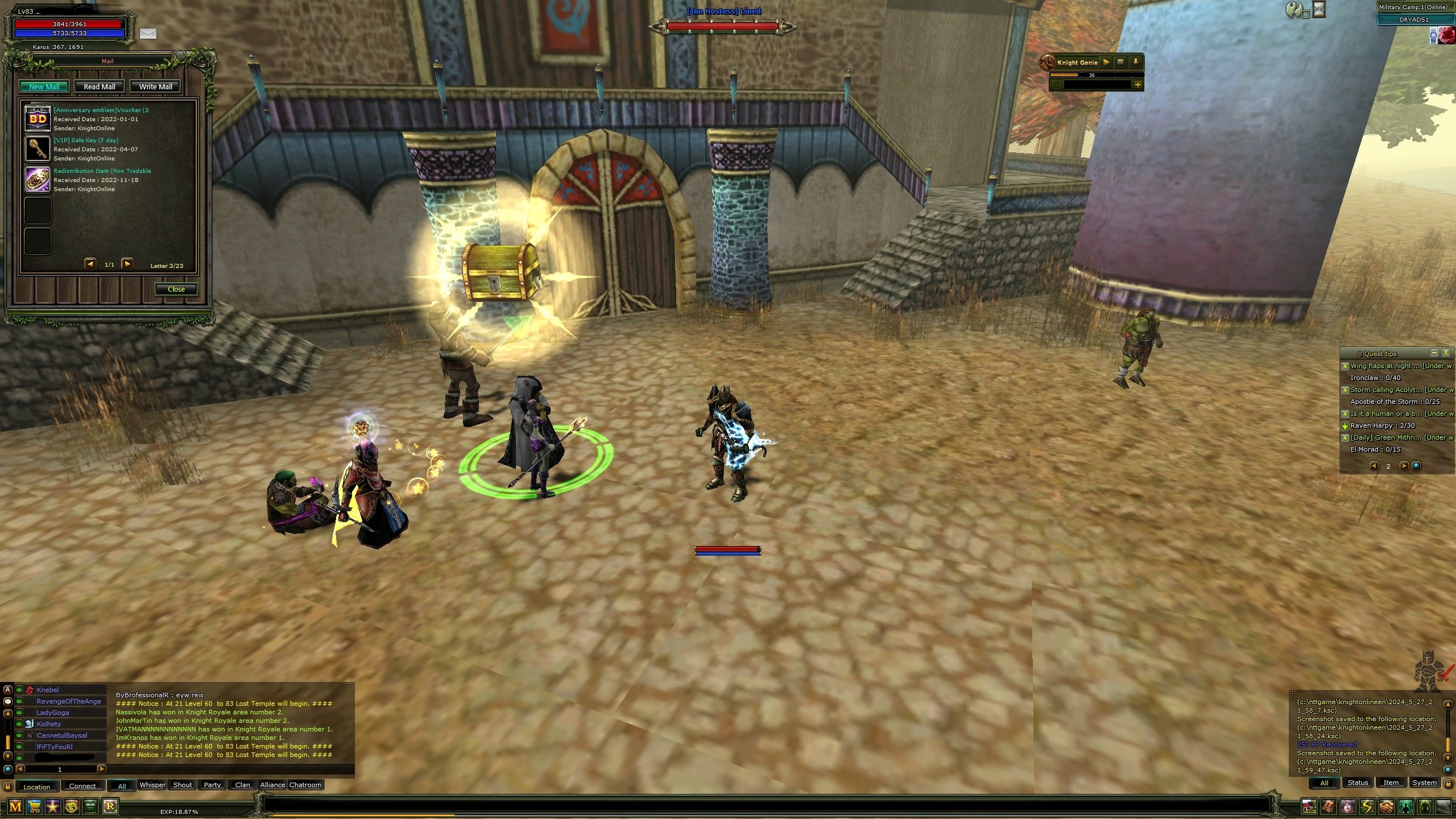Click the down arrow on the Knight Genie panel
The width and height of the screenshot is (1456, 819).
point(1136,63)
